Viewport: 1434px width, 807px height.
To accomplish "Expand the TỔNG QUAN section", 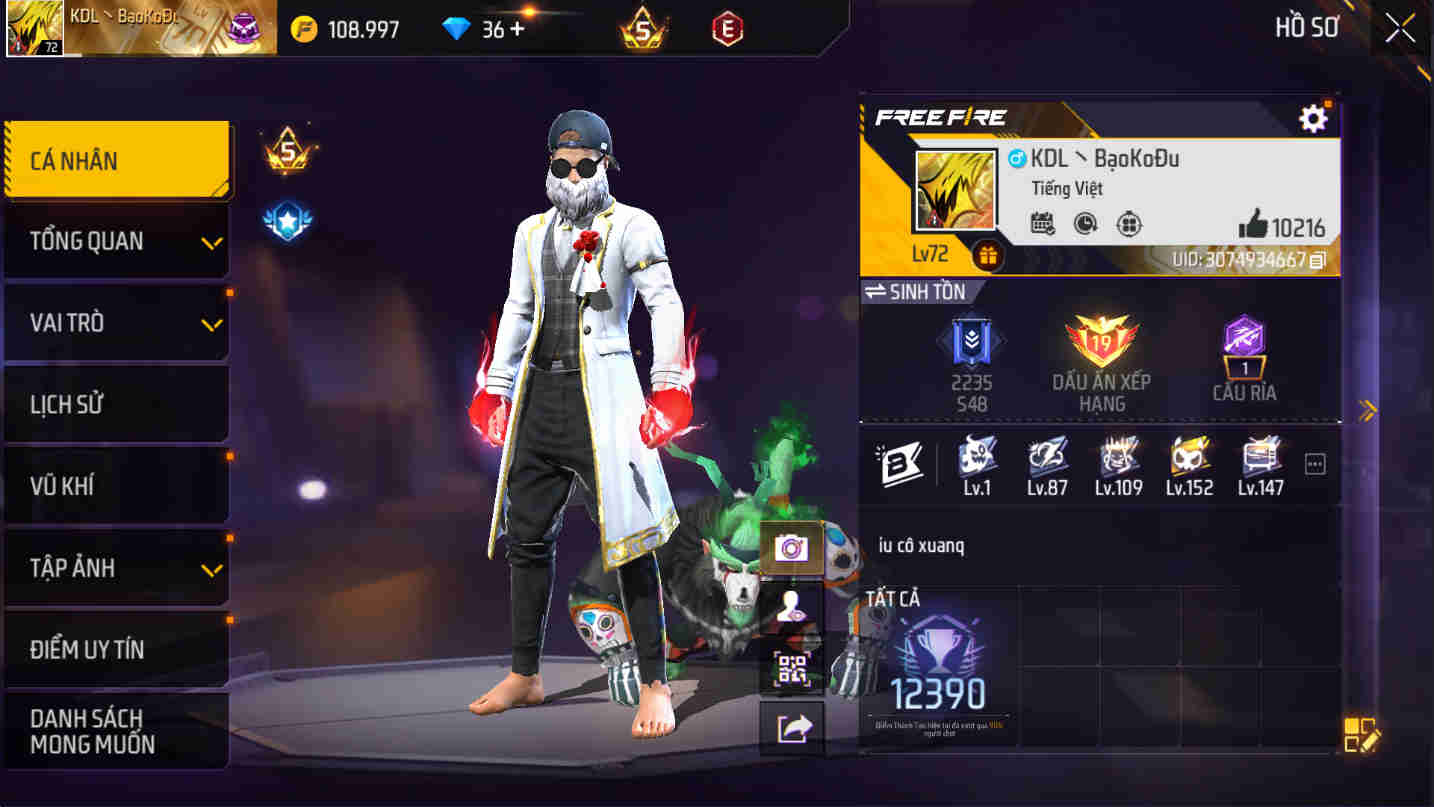I will click(x=116, y=240).
